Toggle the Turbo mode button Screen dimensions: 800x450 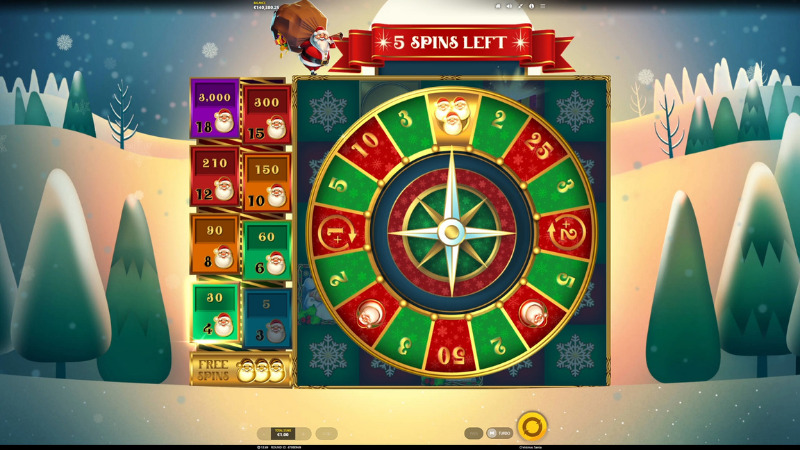pyautogui.click(x=500, y=433)
